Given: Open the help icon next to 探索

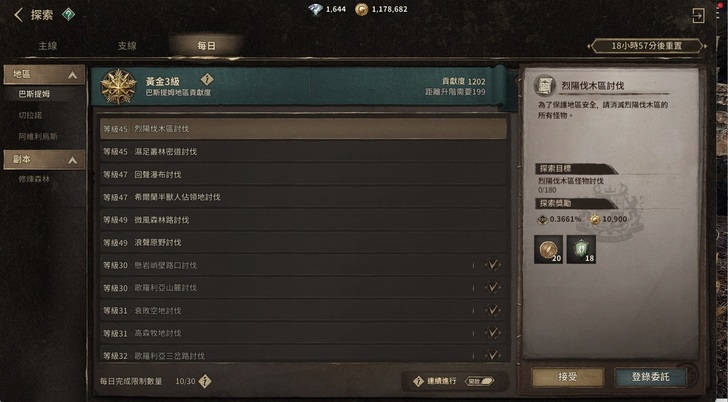Looking at the screenshot, I should point(68,14).
